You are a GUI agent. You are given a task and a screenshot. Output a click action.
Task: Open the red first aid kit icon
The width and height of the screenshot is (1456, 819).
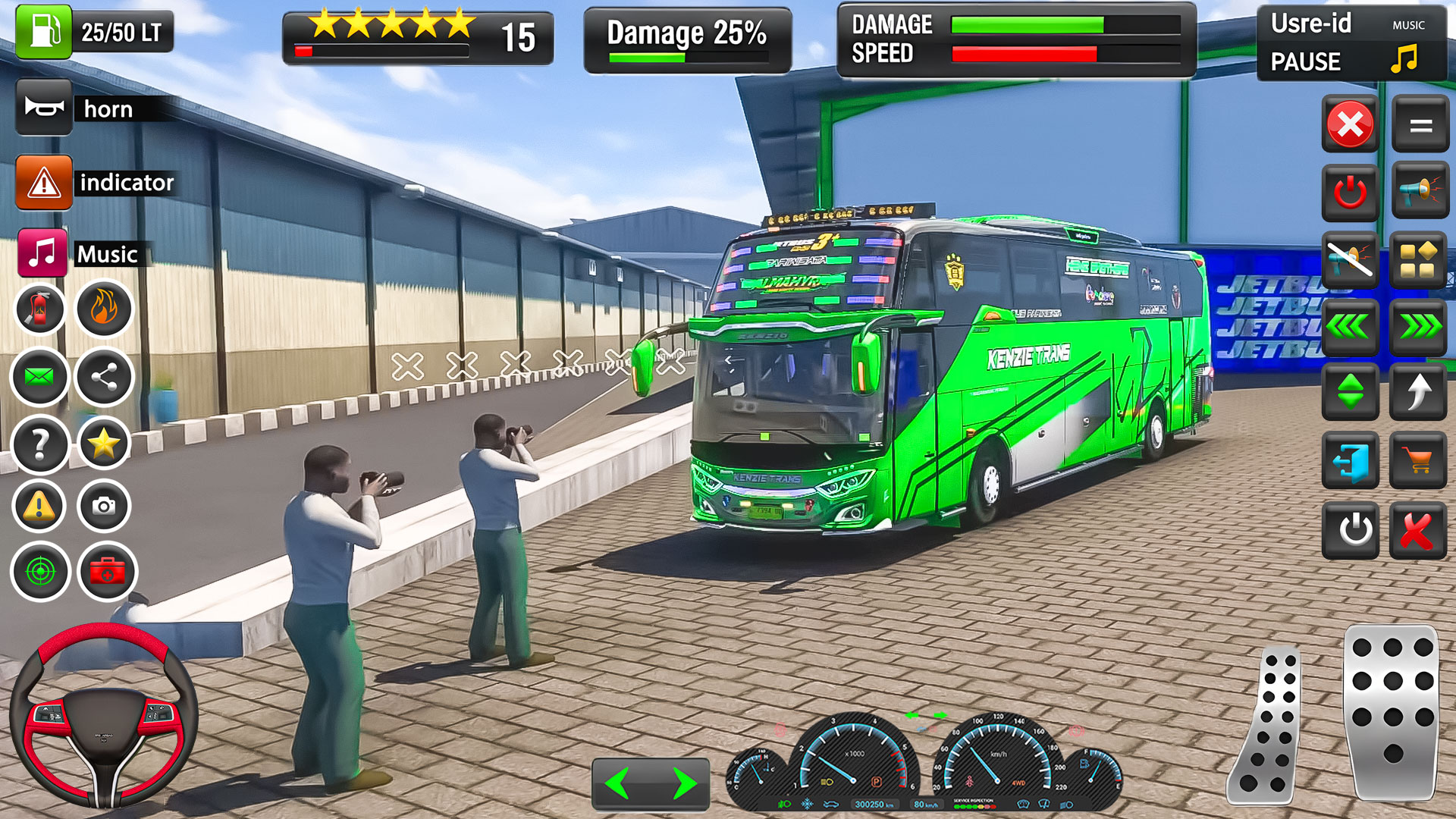pyautogui.click(x=107, y=571)
